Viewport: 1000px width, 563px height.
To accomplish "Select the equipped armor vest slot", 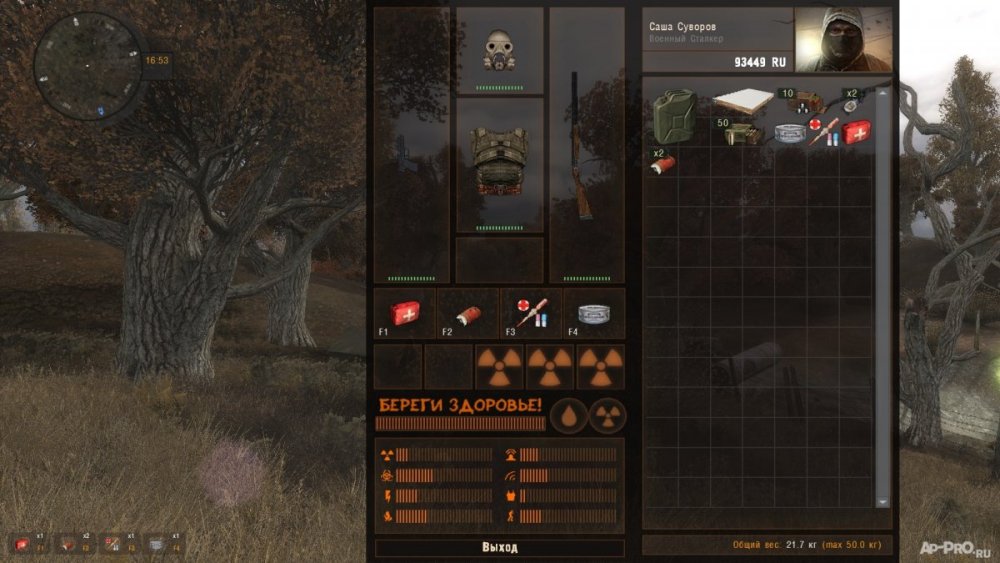I will click(499, 164).
